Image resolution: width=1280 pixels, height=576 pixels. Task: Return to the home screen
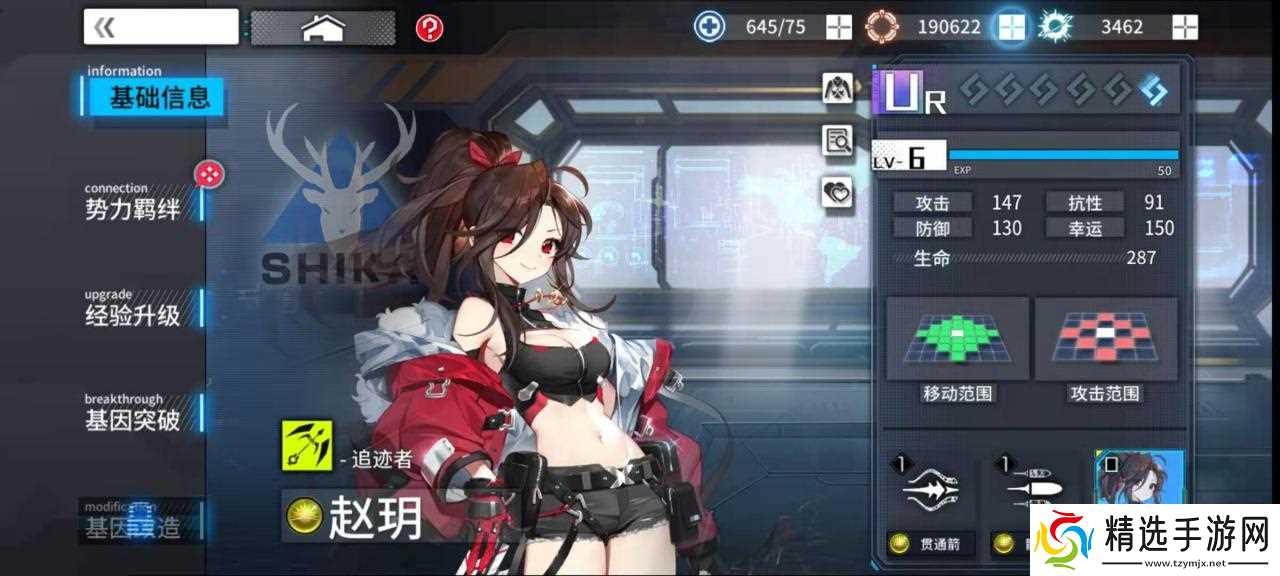tap(322, 27)
